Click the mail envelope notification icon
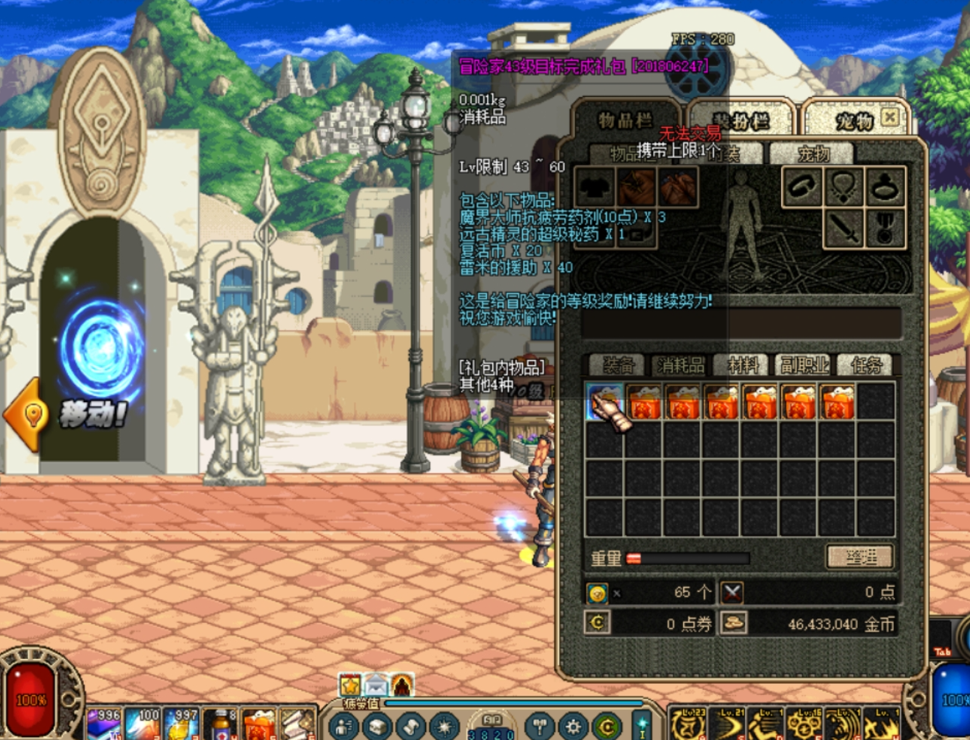 click(376, 685)
